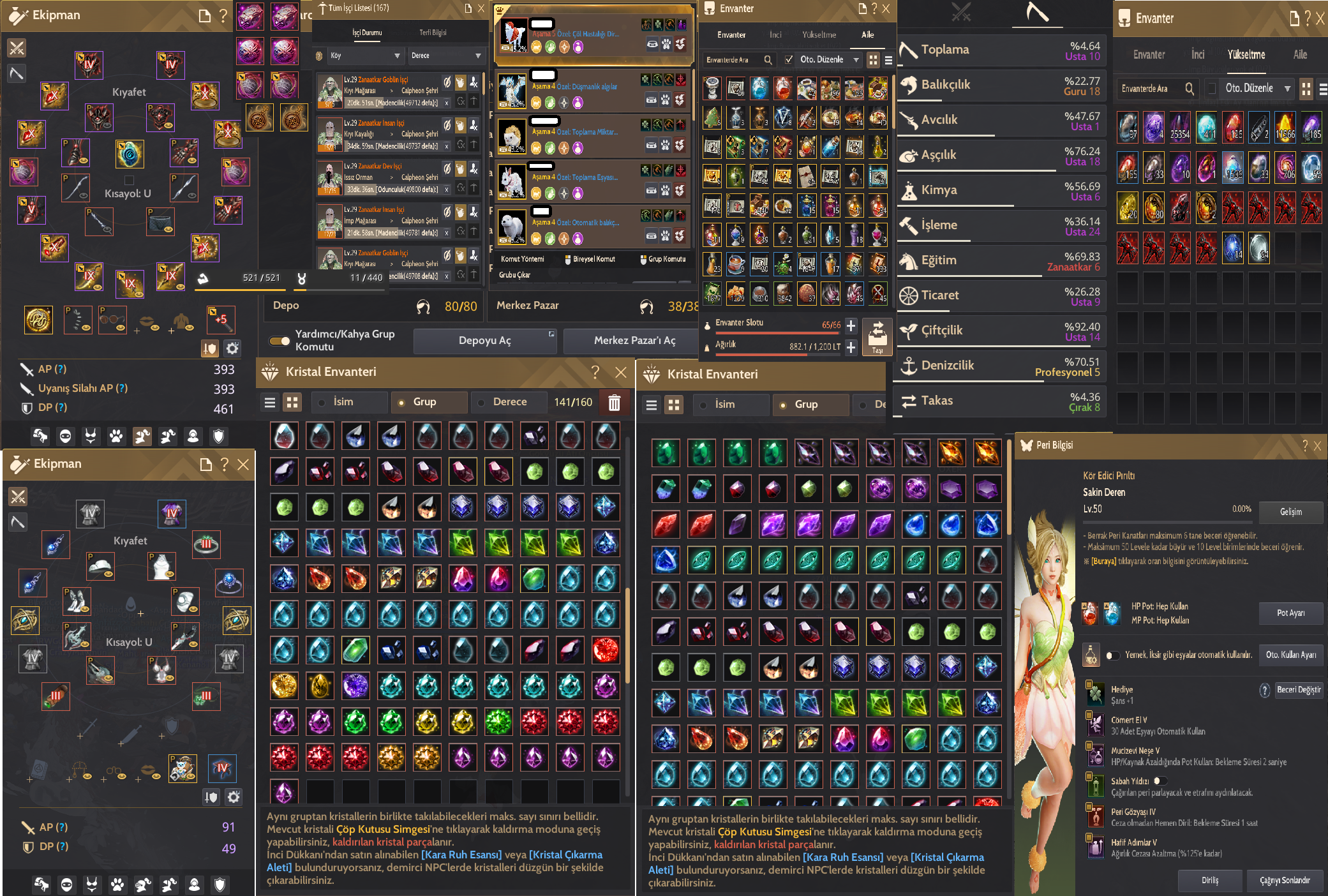Image resolution: width=1328 pixels, height=896 pixels.
Task: Open trash removal mode in Kristal Envanteri
Action: coord(614,403)
